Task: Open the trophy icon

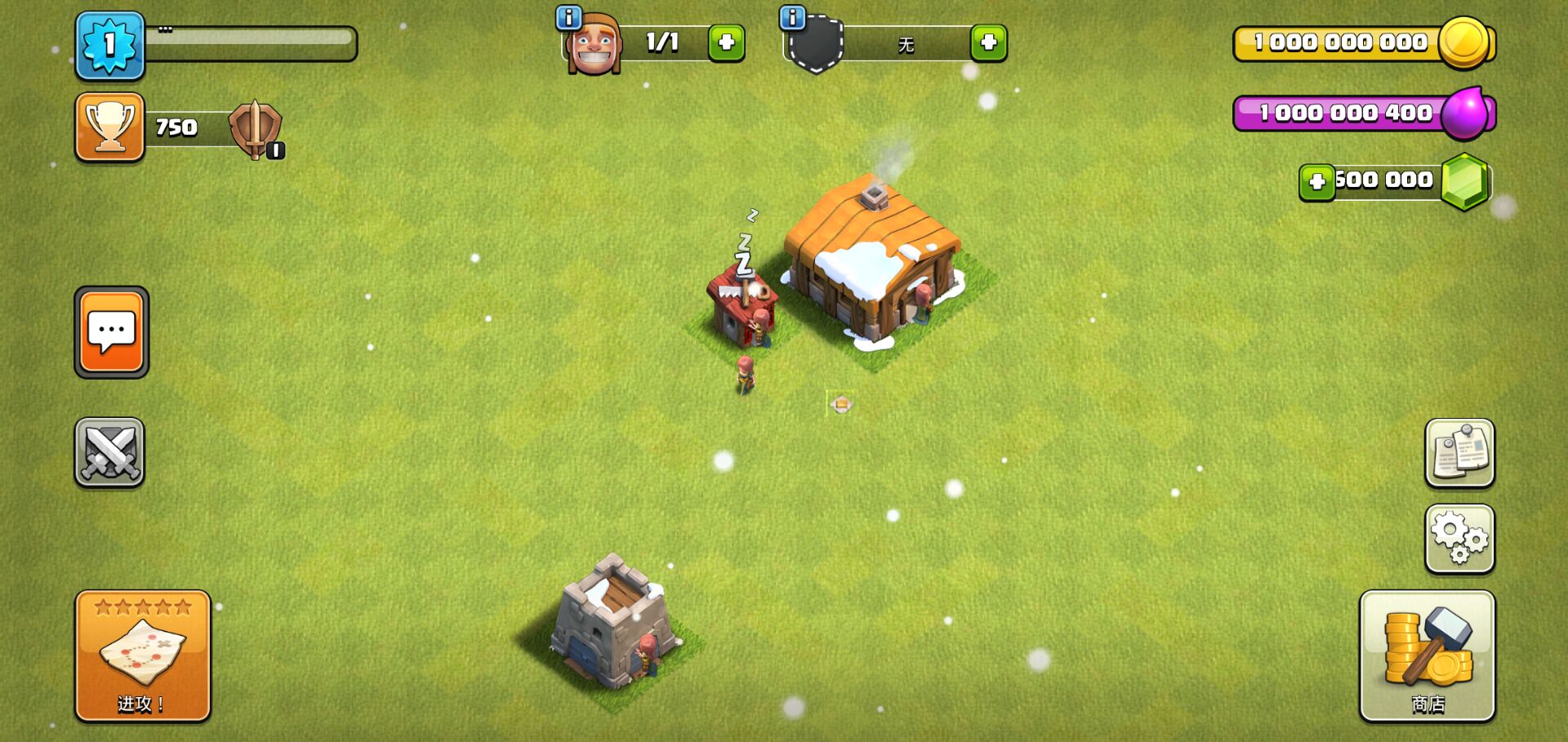Action: click(x=110, y=127)
